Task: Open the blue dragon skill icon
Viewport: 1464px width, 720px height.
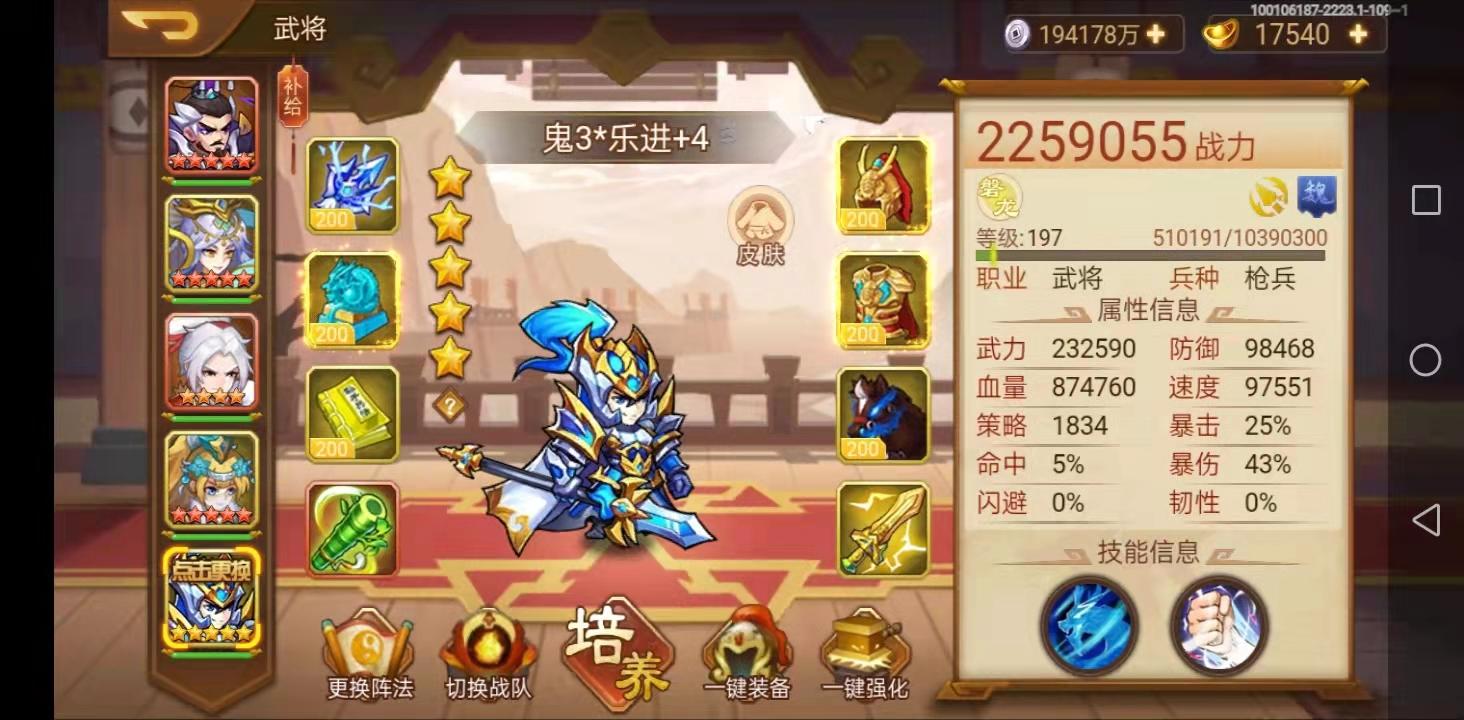Action: pos(1090,627)
